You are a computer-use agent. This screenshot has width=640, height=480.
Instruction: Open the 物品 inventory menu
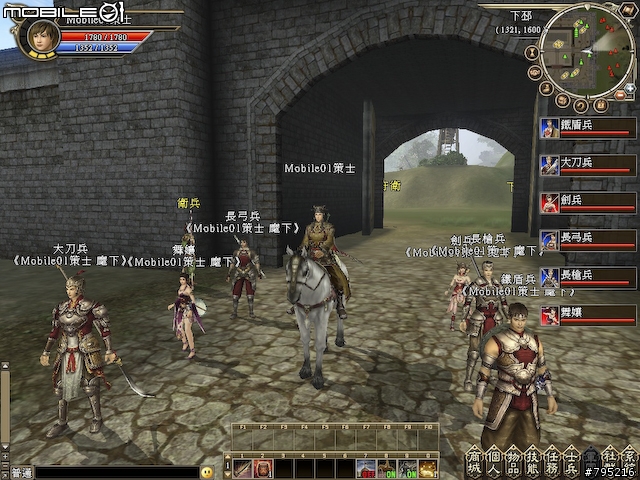coord(512,460)
